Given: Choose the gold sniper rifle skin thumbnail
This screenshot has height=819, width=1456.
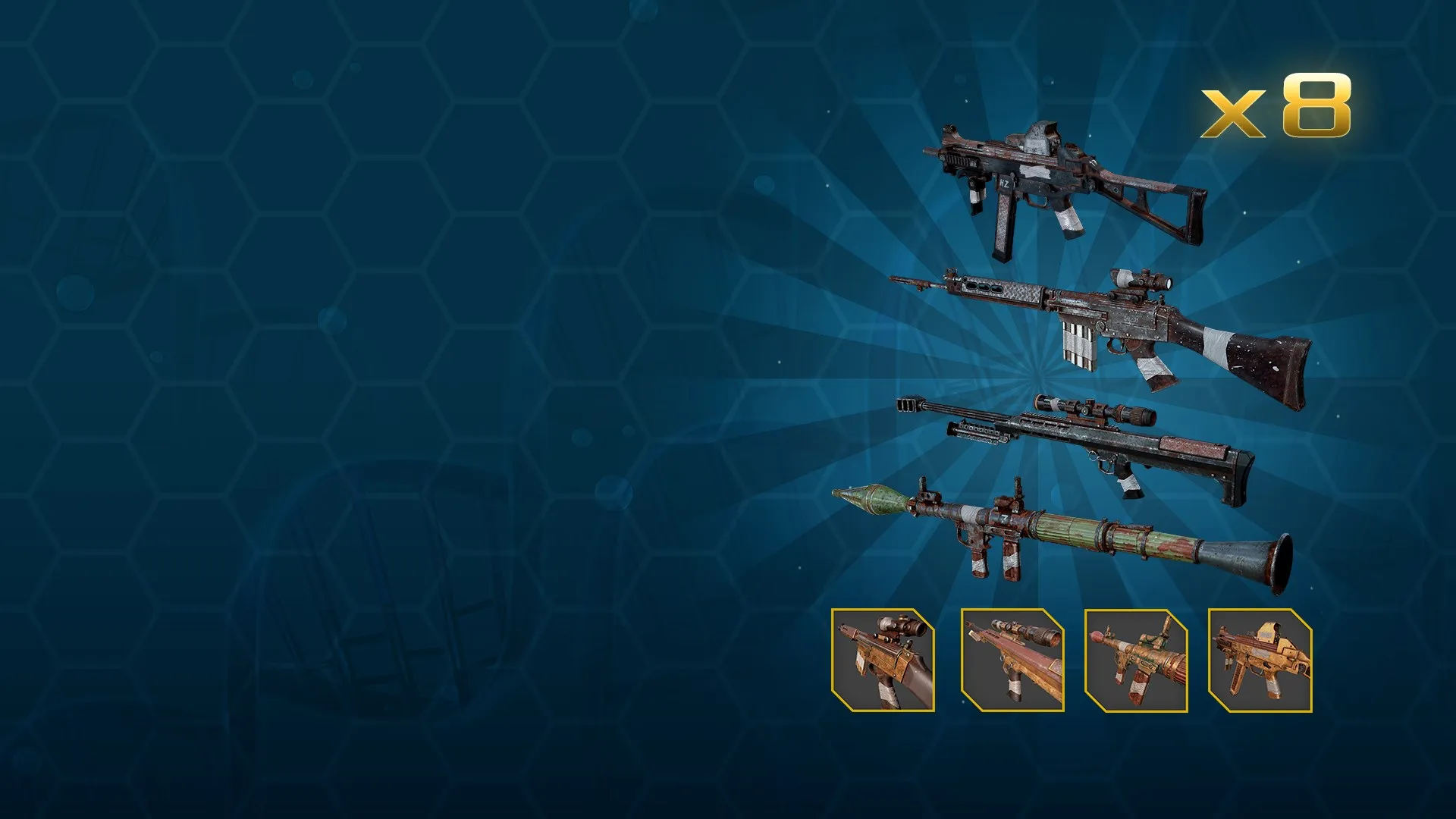Looking at the screenshot, I should pos(1012,660).
